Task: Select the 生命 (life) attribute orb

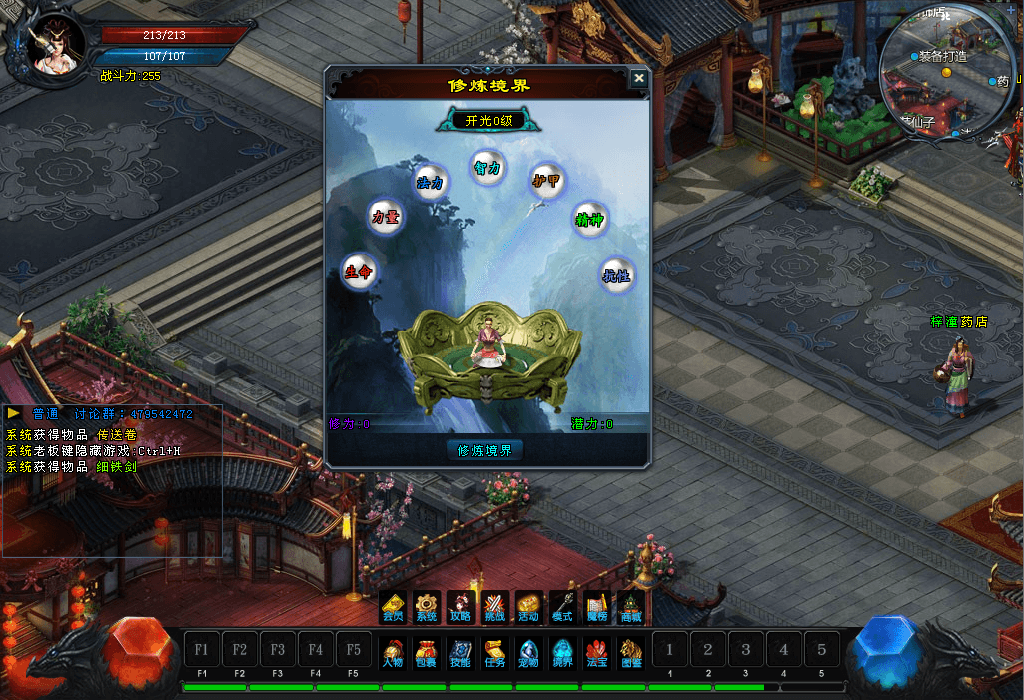Action: [359, 271]
